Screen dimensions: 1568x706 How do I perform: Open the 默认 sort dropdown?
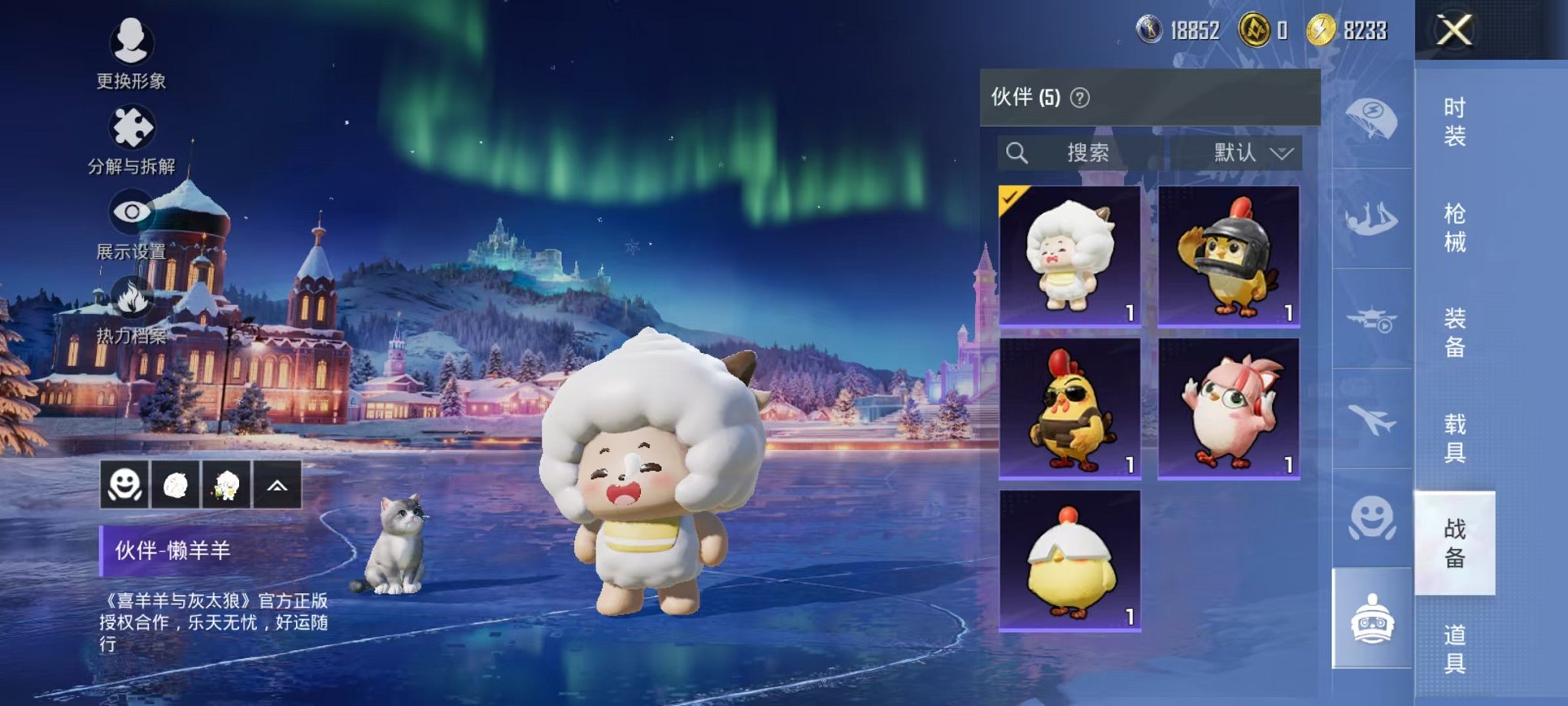pyautogui.click(x=1243, y=153)
